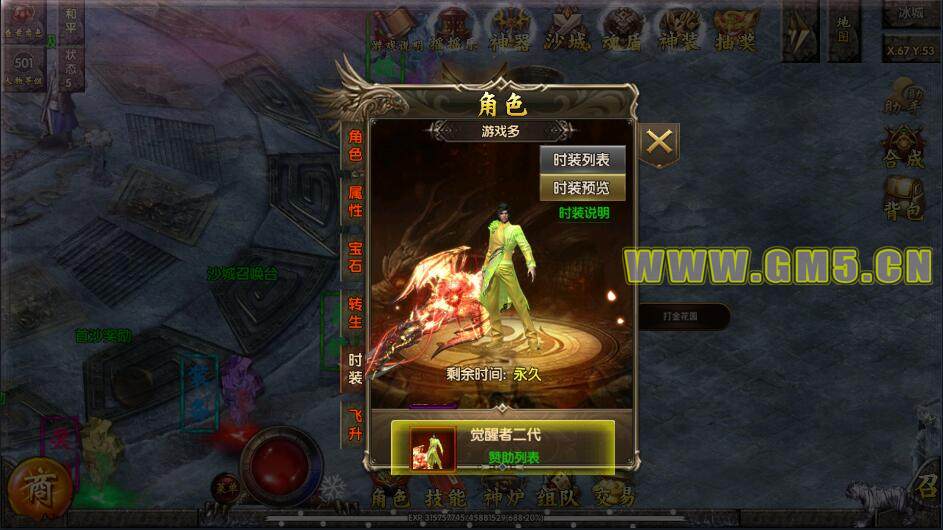Open the 宝石 gems tab

355,254
